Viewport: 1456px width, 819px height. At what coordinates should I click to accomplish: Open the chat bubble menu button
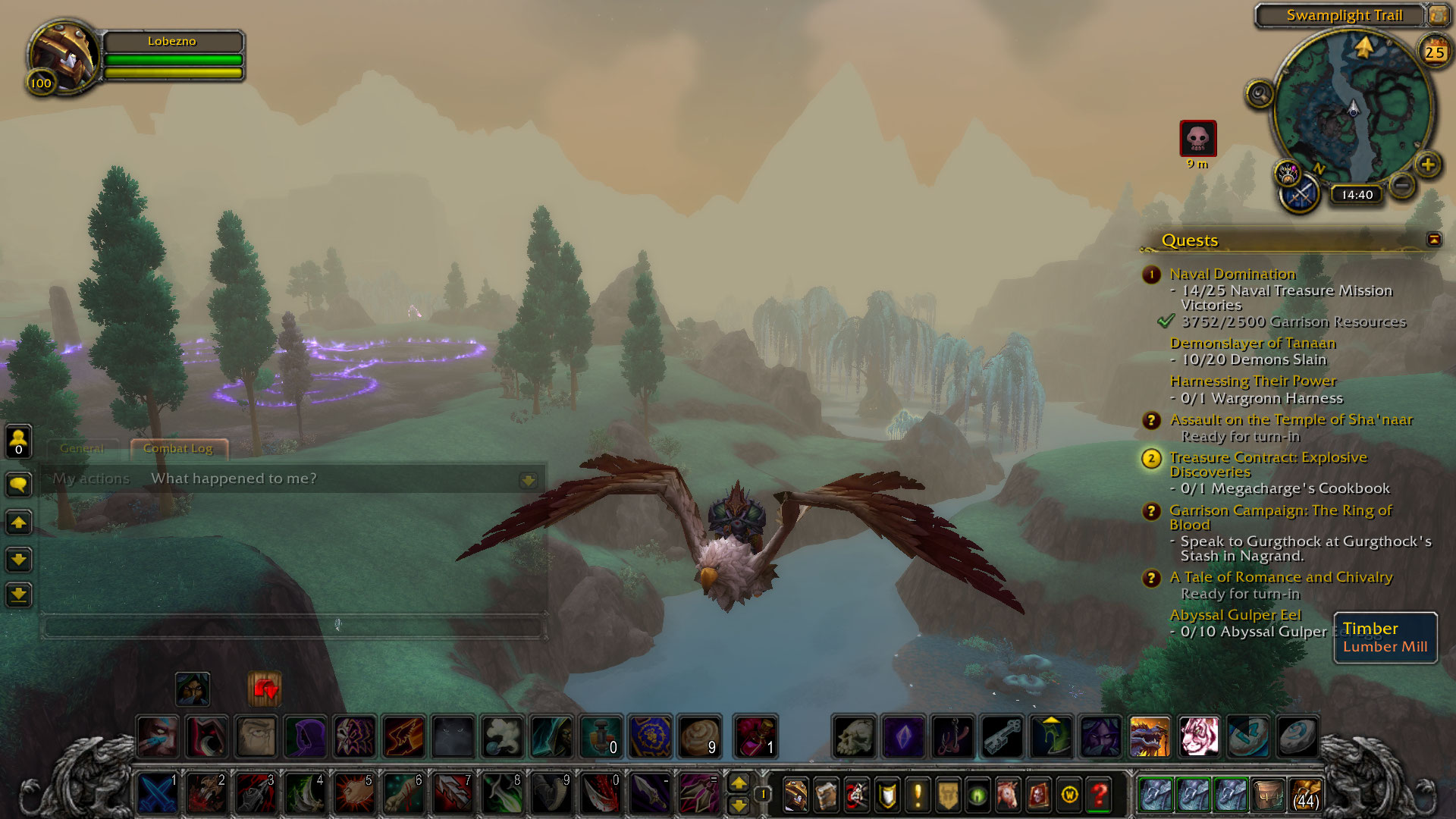(19, 485)
